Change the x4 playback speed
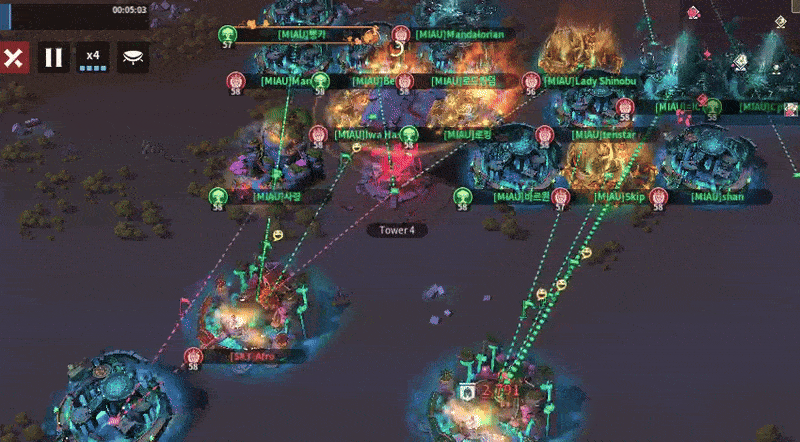 [93, 57]
